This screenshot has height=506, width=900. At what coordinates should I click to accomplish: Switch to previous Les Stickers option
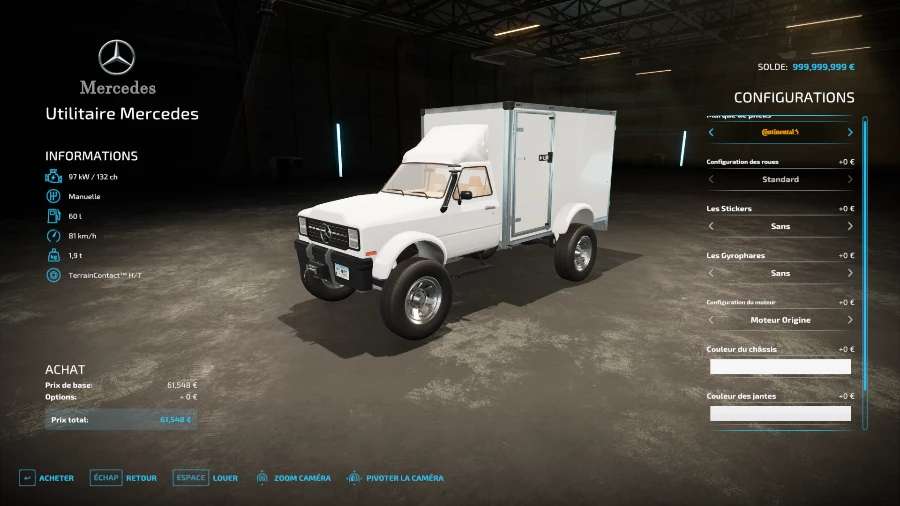(711, 226)
